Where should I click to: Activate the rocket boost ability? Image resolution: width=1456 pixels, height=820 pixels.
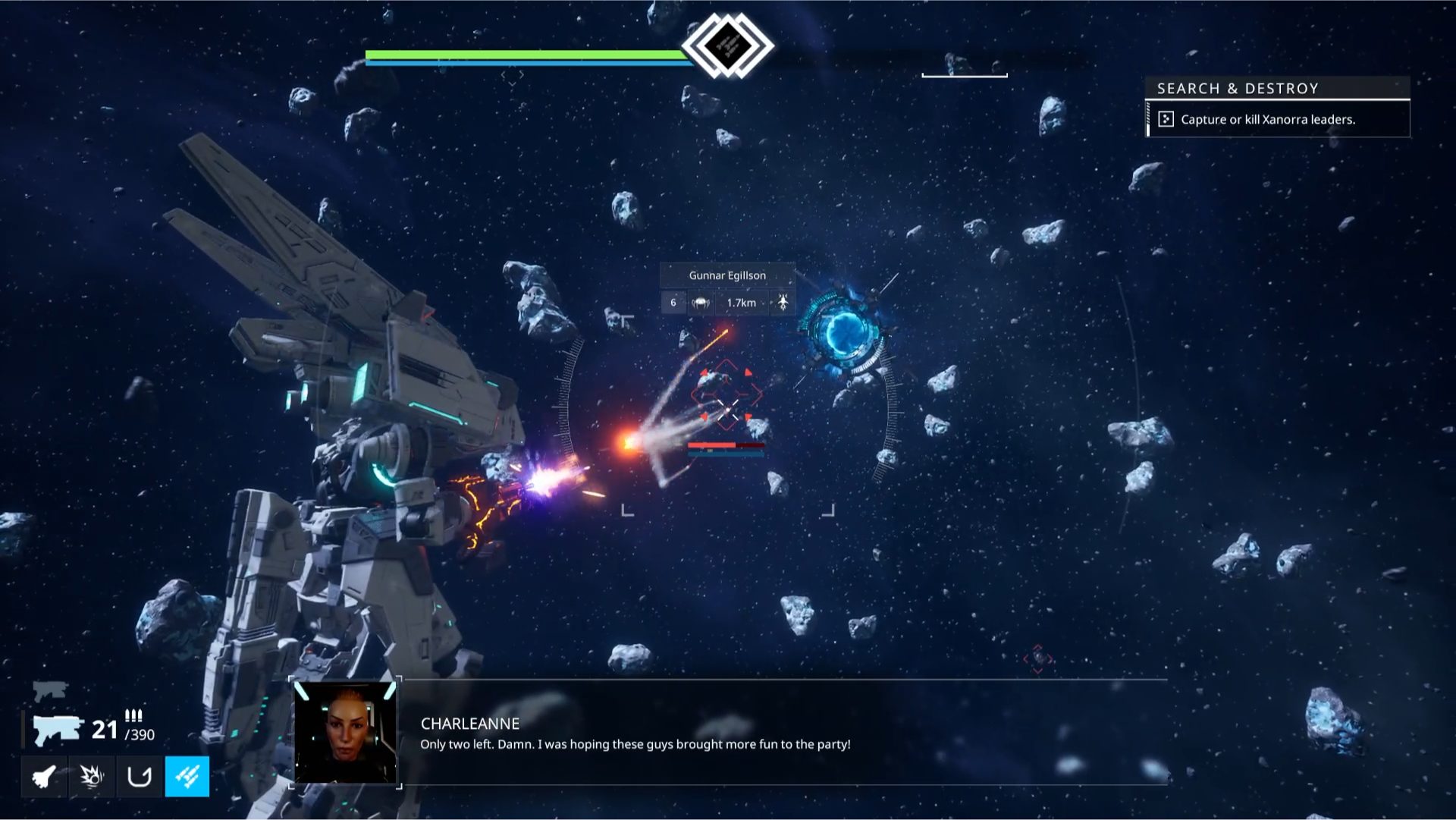pyautogui.click(x=44, y=776)
